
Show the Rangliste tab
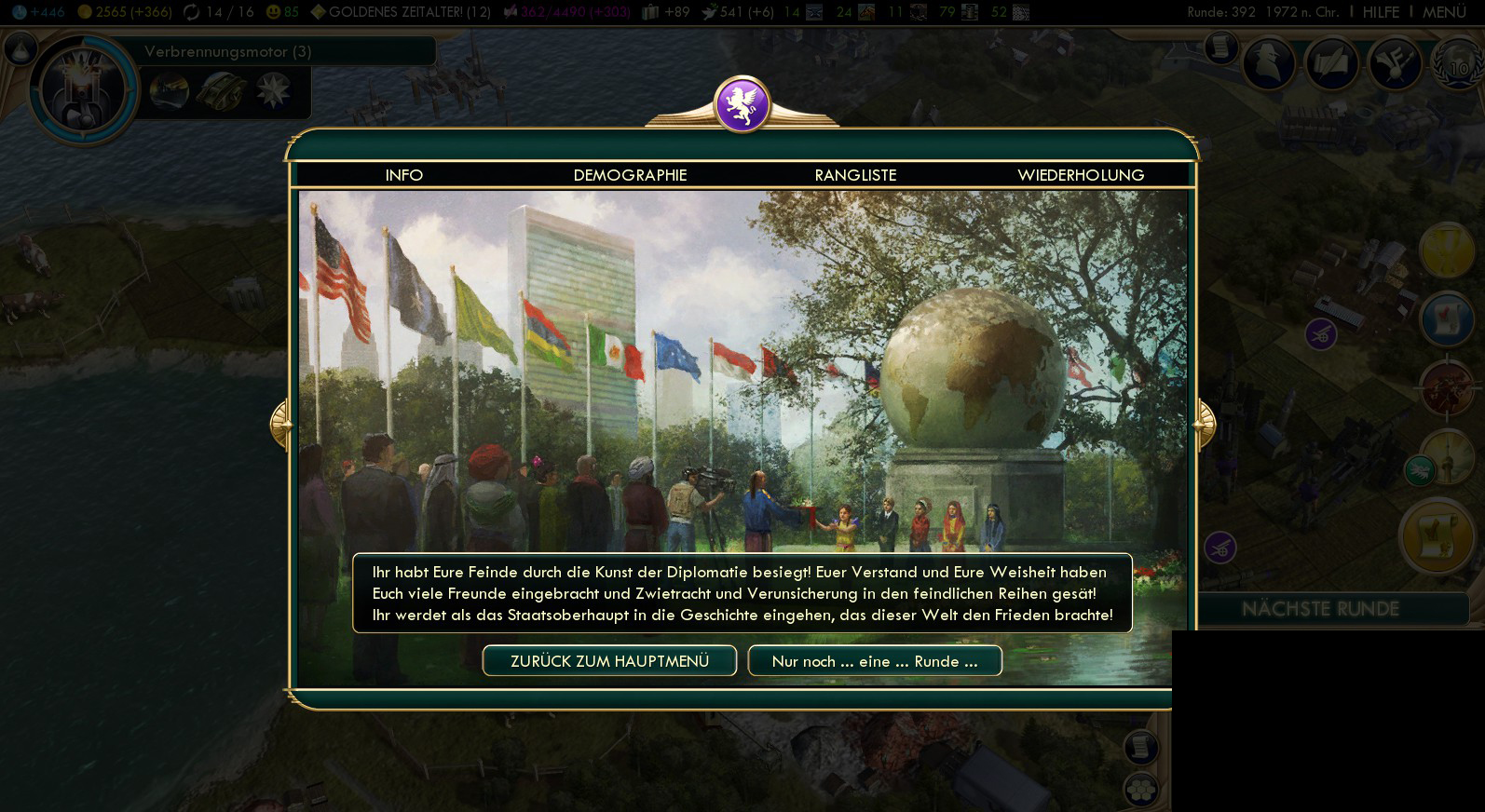click(x=855, y=175)
